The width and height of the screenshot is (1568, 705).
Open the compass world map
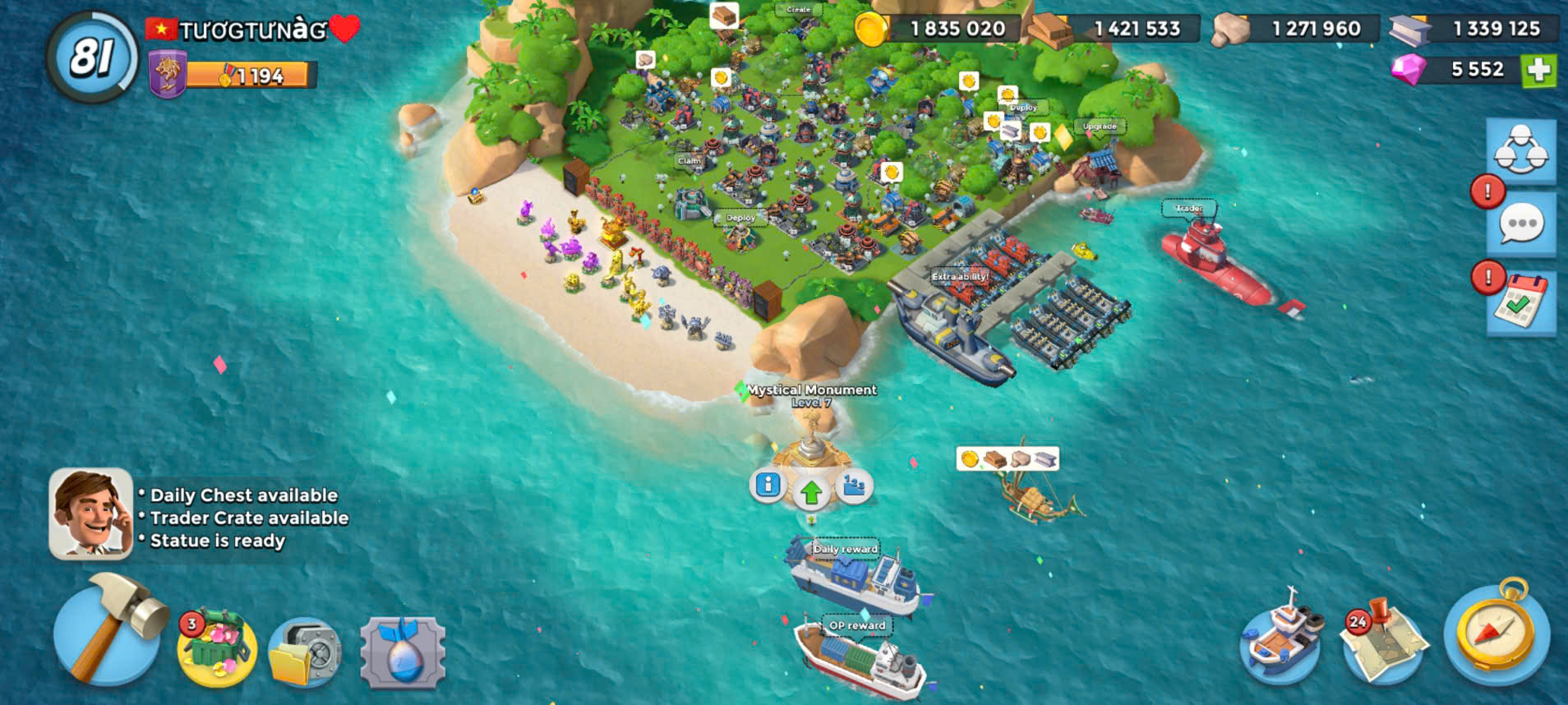pyautogui.click(x=1497, y=634)
